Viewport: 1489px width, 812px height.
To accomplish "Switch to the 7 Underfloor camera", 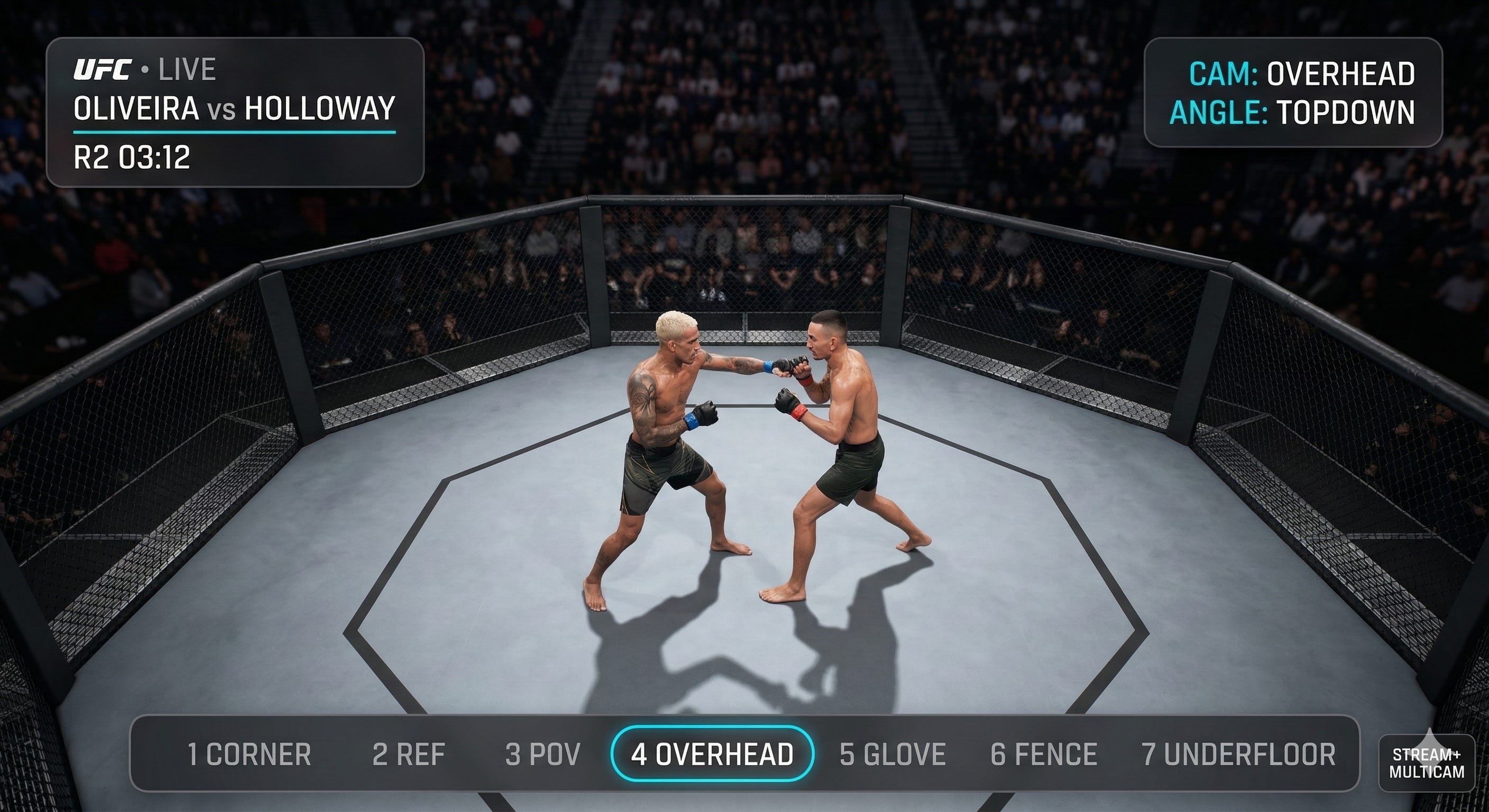I will (x=1238, y=754).
